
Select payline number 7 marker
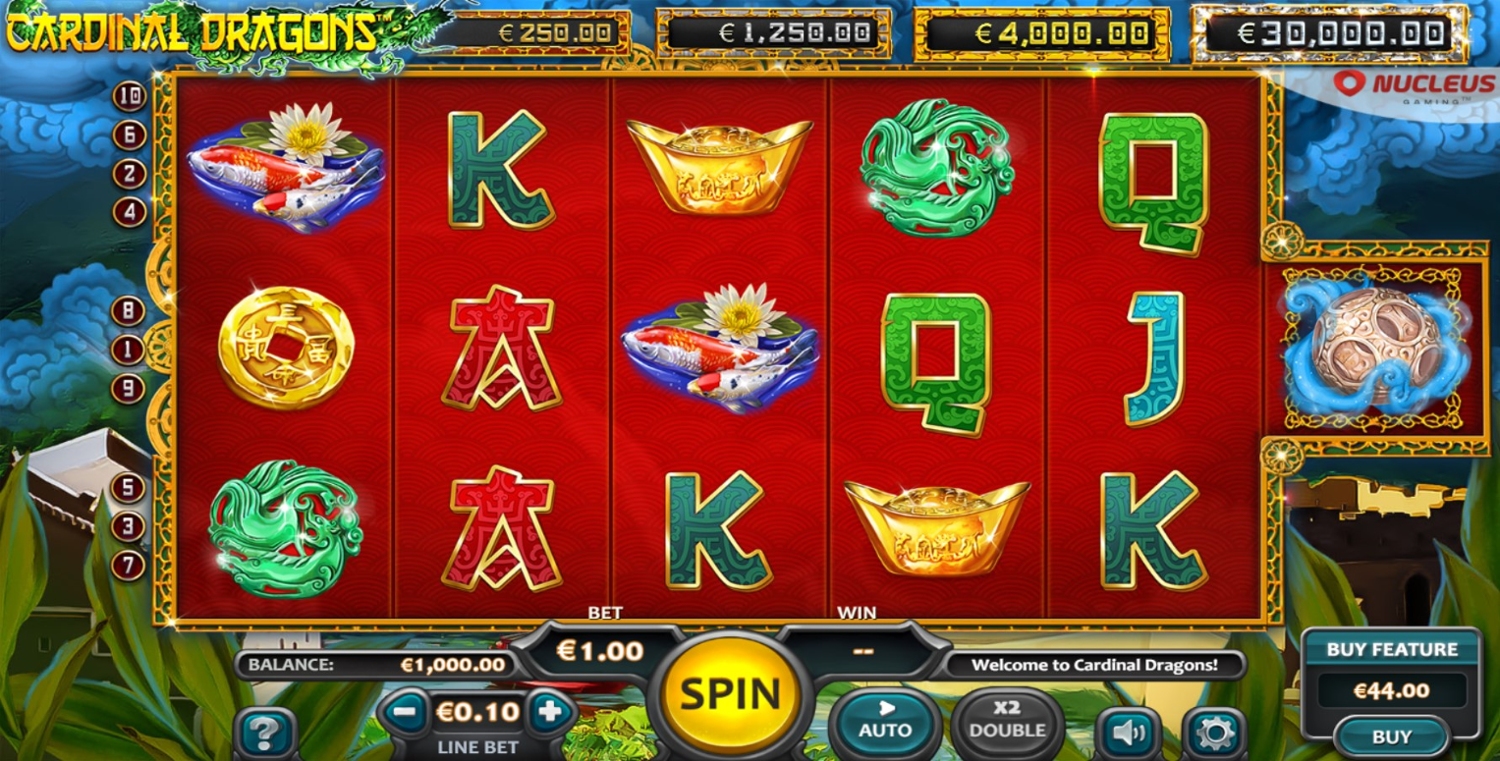[x=128, y=565]
